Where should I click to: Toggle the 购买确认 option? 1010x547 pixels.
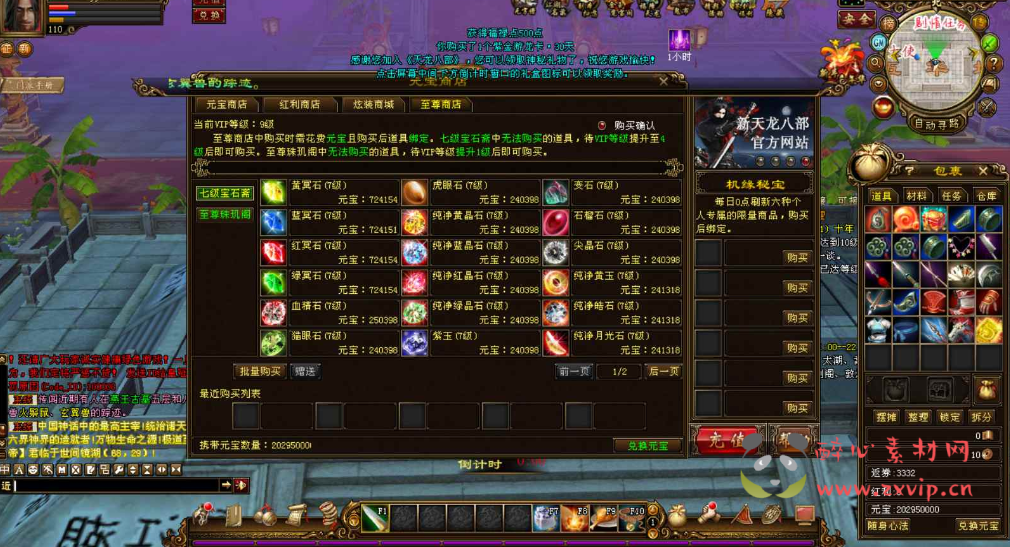[x=602, y=125]
